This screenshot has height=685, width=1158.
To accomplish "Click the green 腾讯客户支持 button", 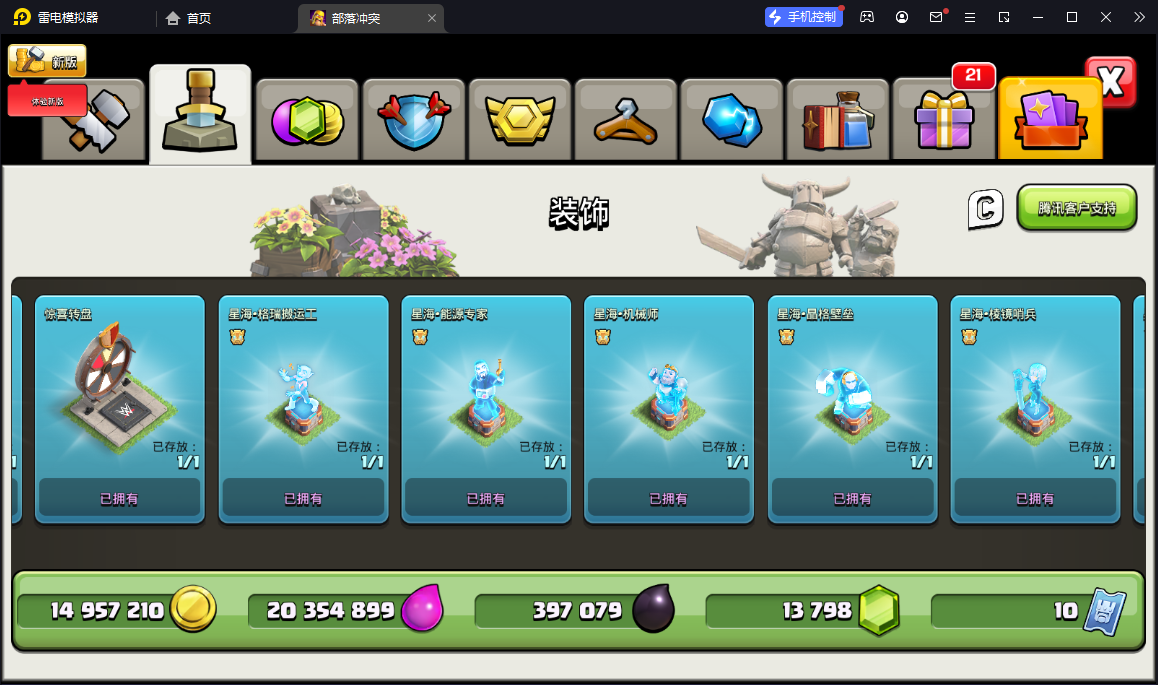I will (x=1077, y=208).
